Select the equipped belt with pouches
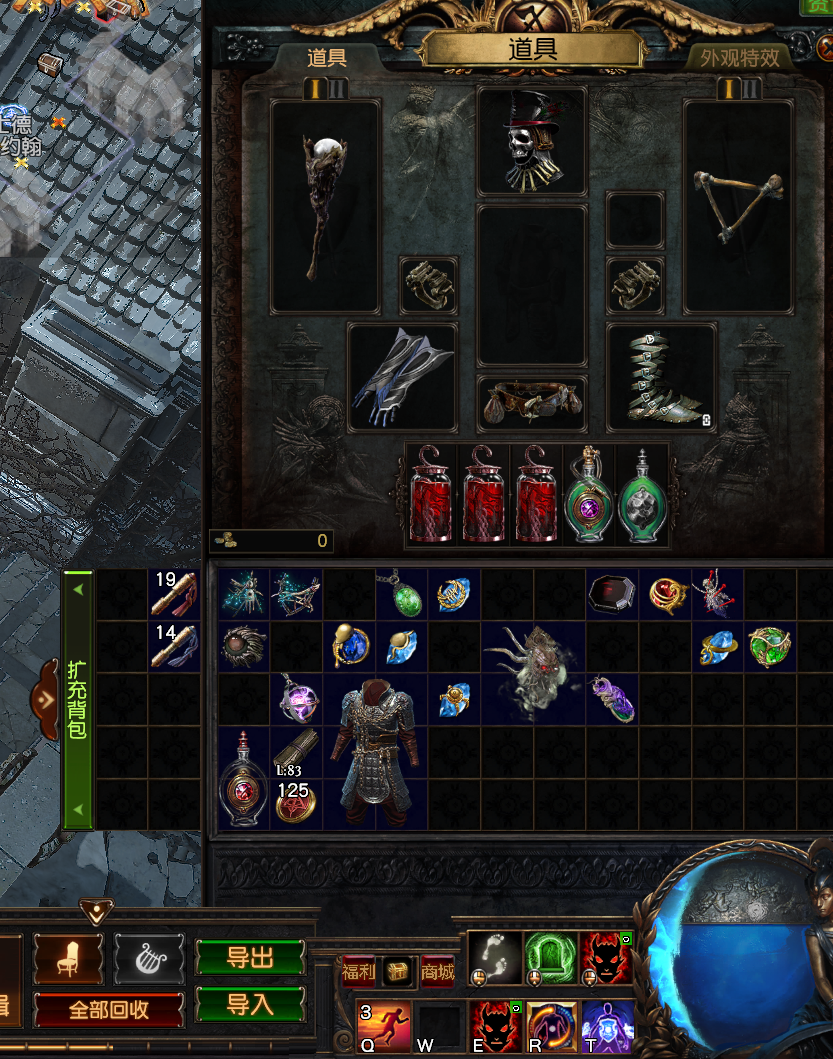The width and height of the screenshot is (833, 1059). tap(531, 402)
